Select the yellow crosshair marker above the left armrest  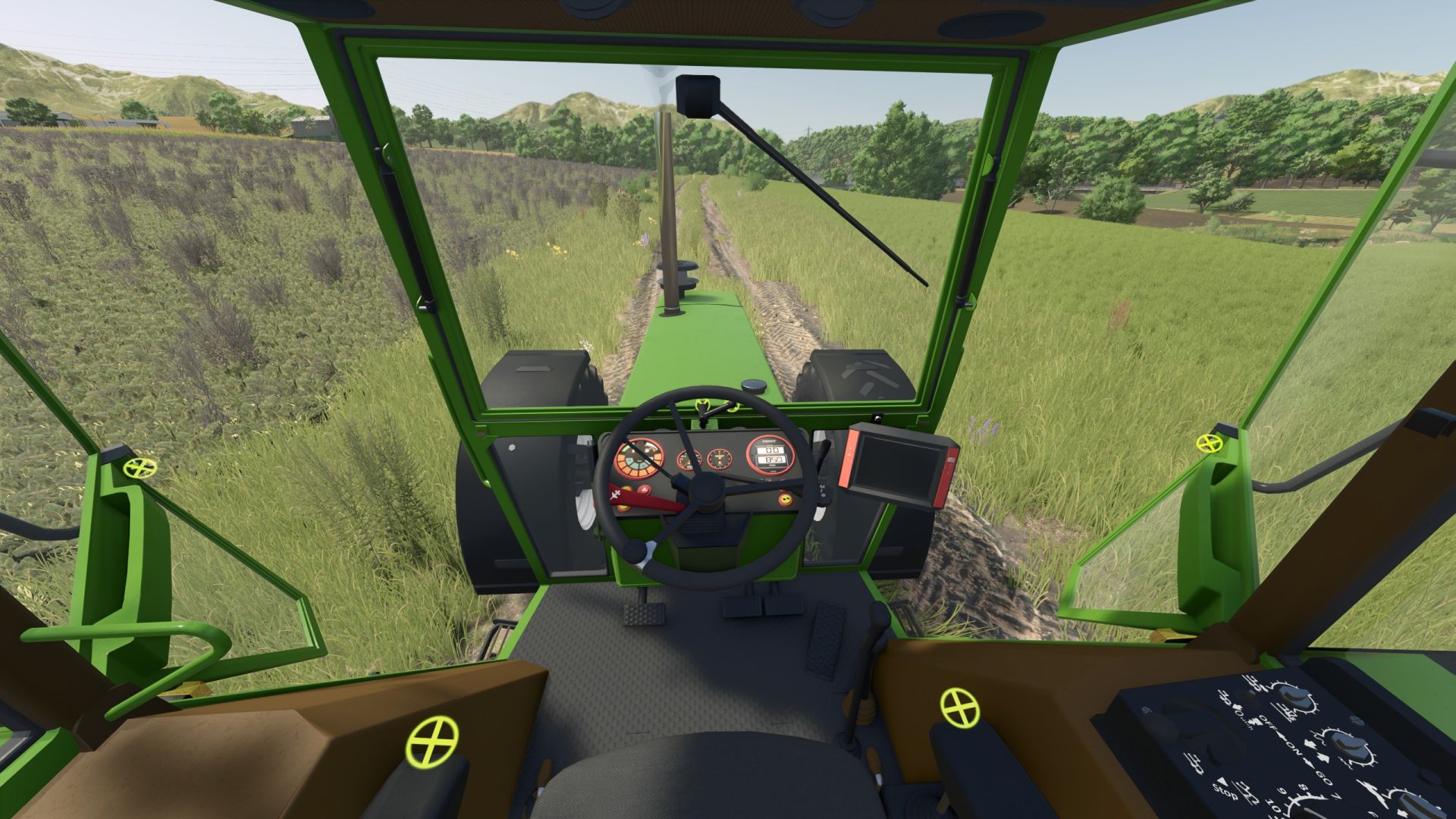pos(432,741)
